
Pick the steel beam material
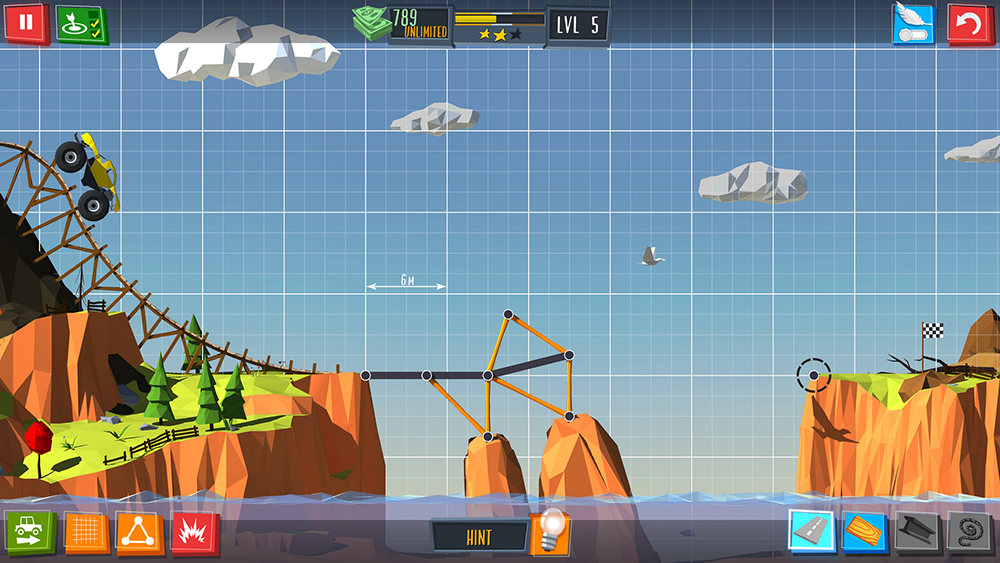click(917, 531)
